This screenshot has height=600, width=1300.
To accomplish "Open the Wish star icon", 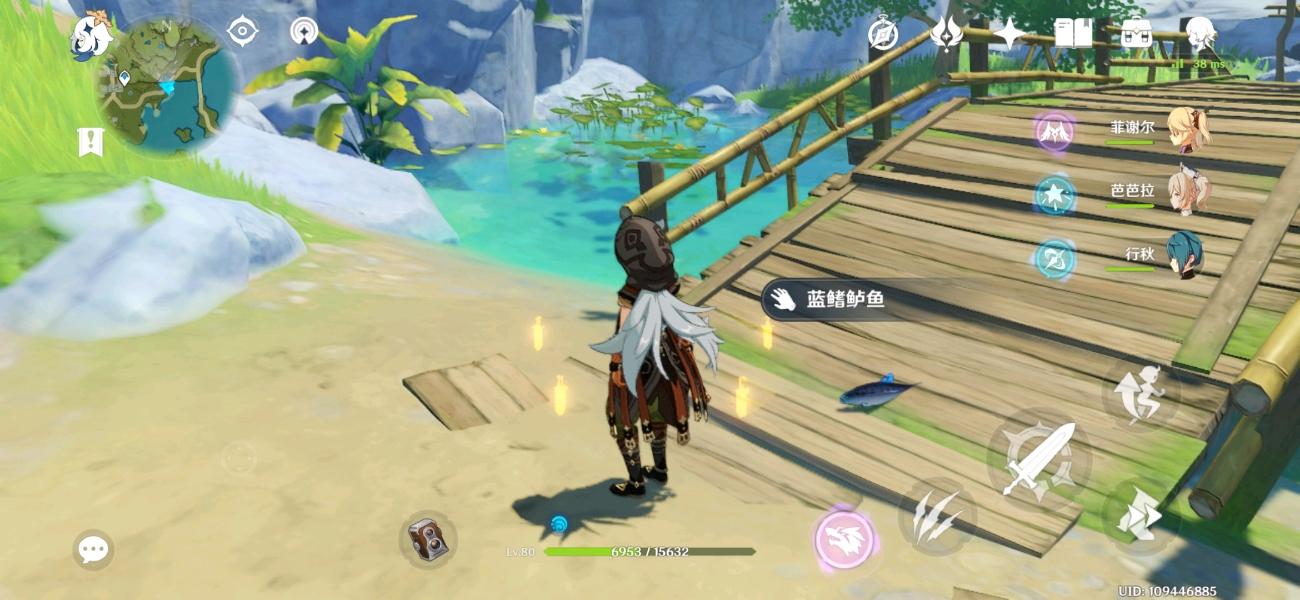I will (1009, 34).
